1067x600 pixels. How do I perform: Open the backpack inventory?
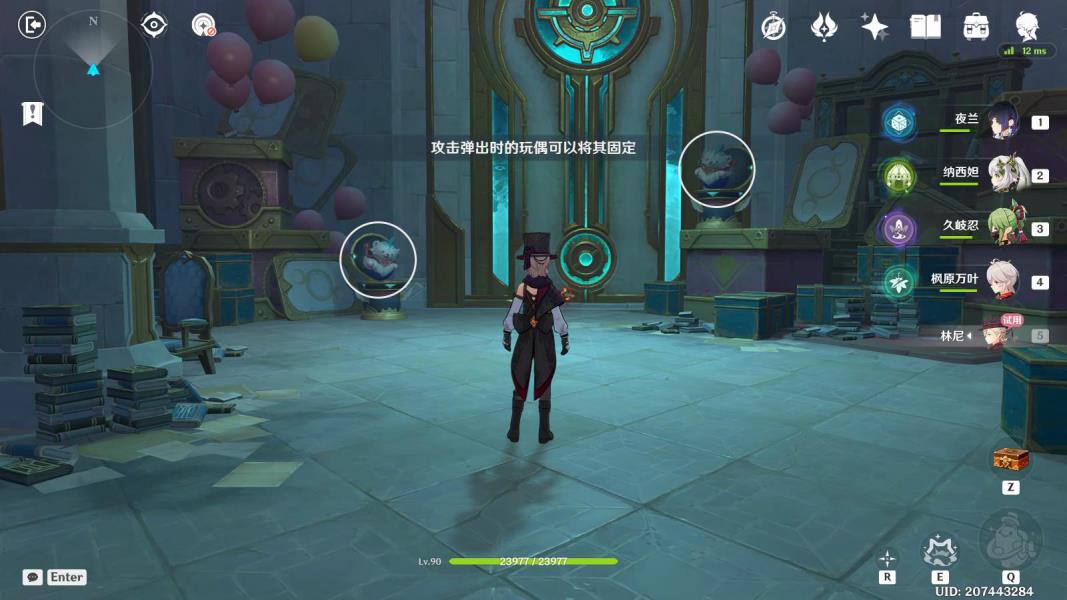pos(976,27)
